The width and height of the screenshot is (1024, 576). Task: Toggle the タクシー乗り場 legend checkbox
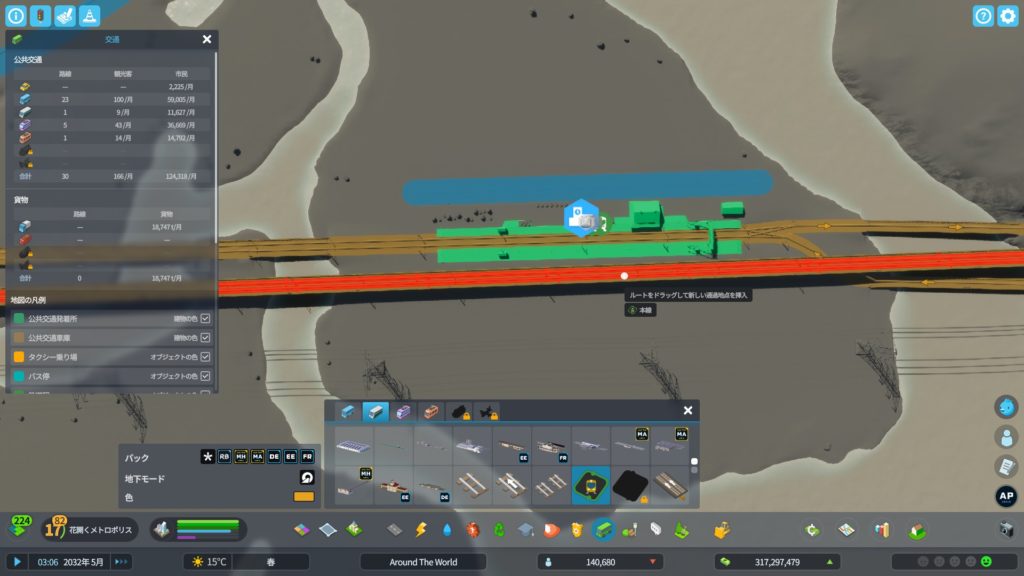[x=205, y=357]
